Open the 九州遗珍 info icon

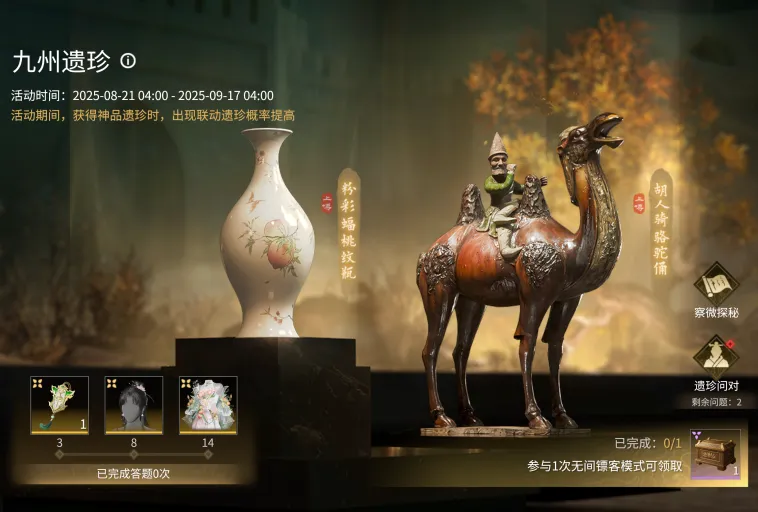coord(128,61)
